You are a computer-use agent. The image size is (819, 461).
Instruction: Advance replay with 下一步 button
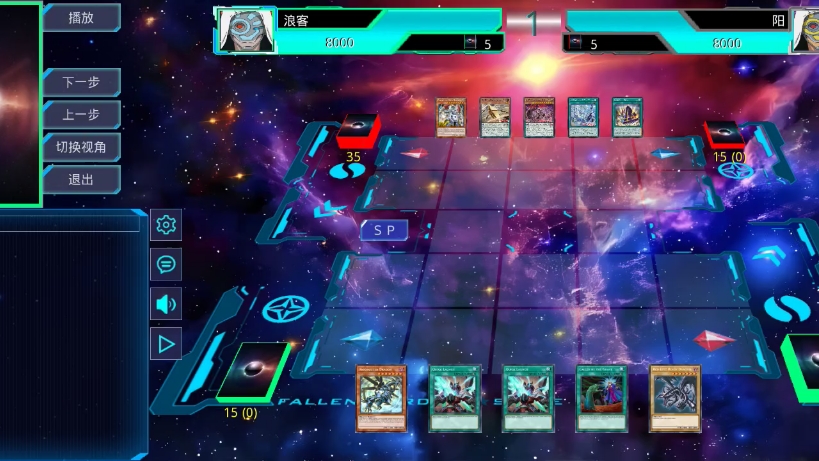coord(81,83)
